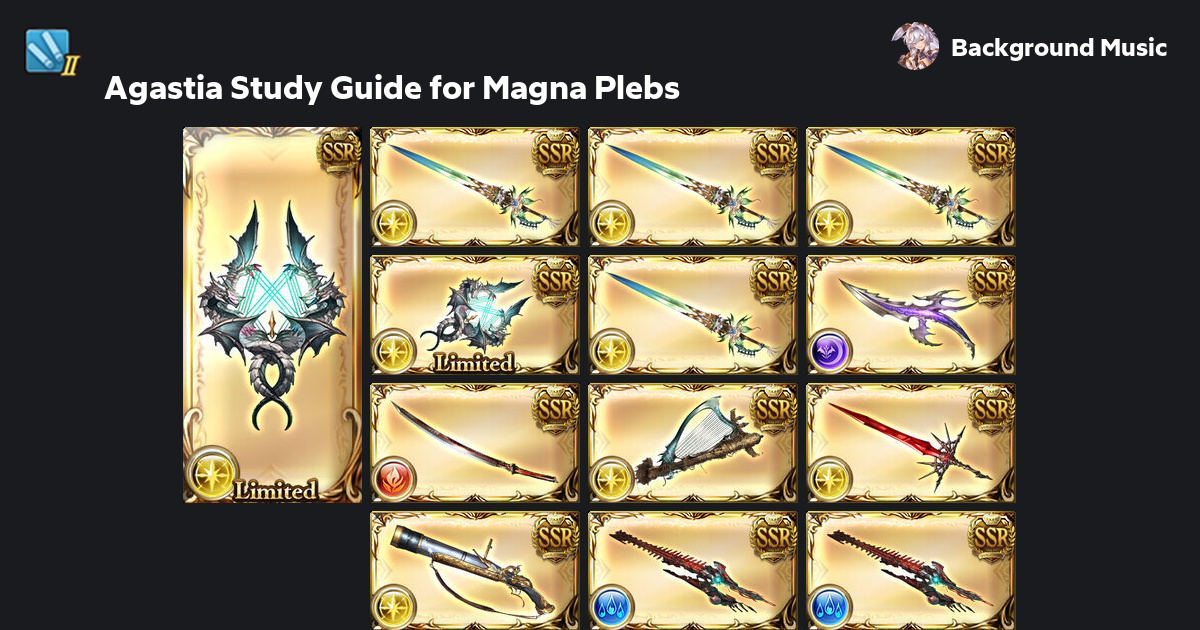
Task: Select the large Limited main weapon card
Action: pos(272,315)
